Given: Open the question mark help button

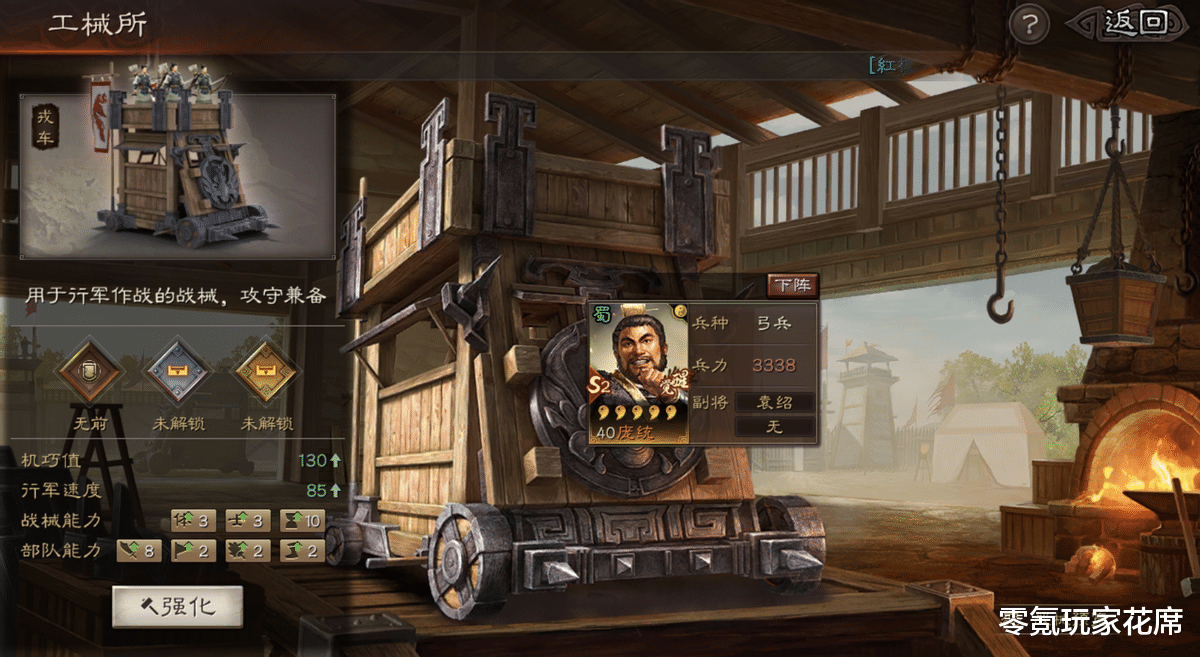Looking at the screenshot, I should (x=1028, y=24).
